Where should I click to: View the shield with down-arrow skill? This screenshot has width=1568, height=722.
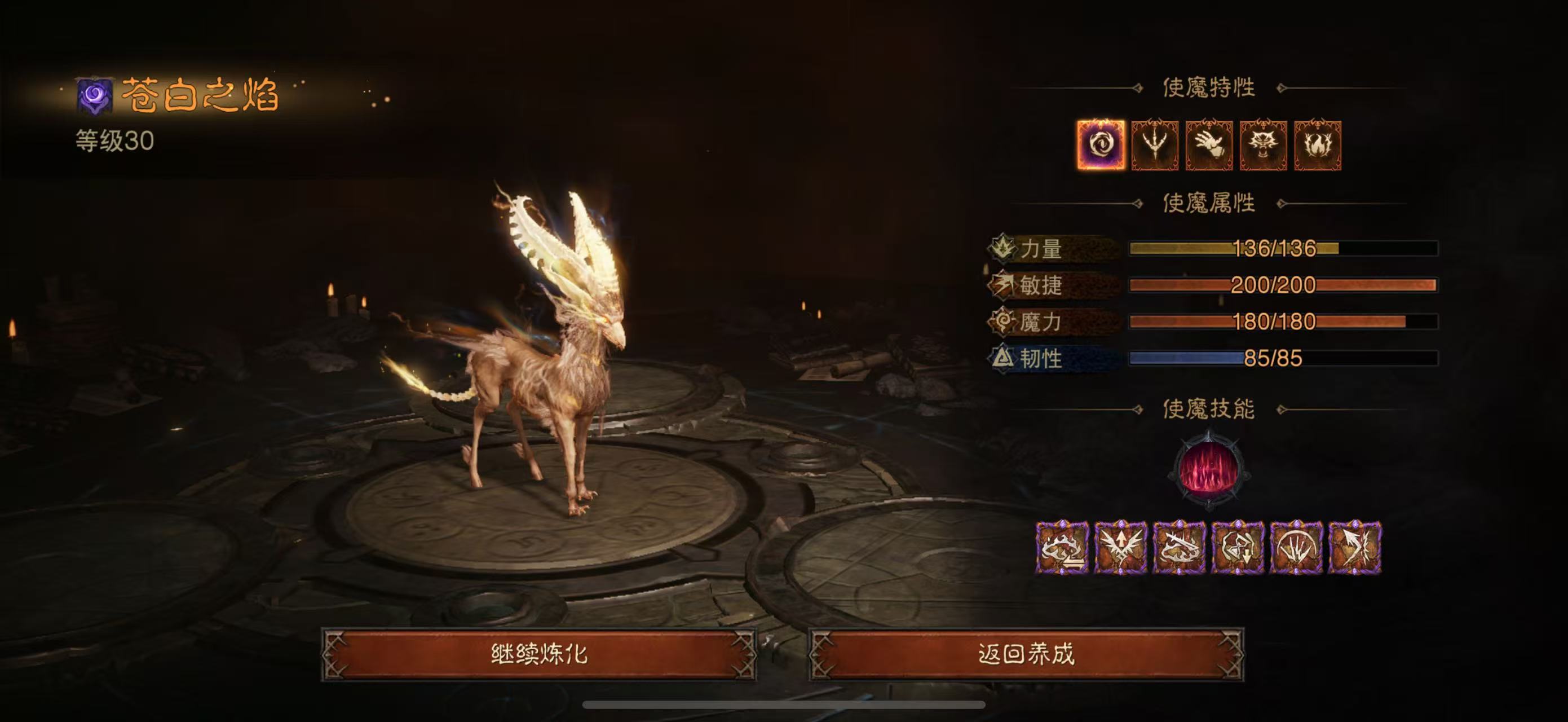tap(1238, 548)
